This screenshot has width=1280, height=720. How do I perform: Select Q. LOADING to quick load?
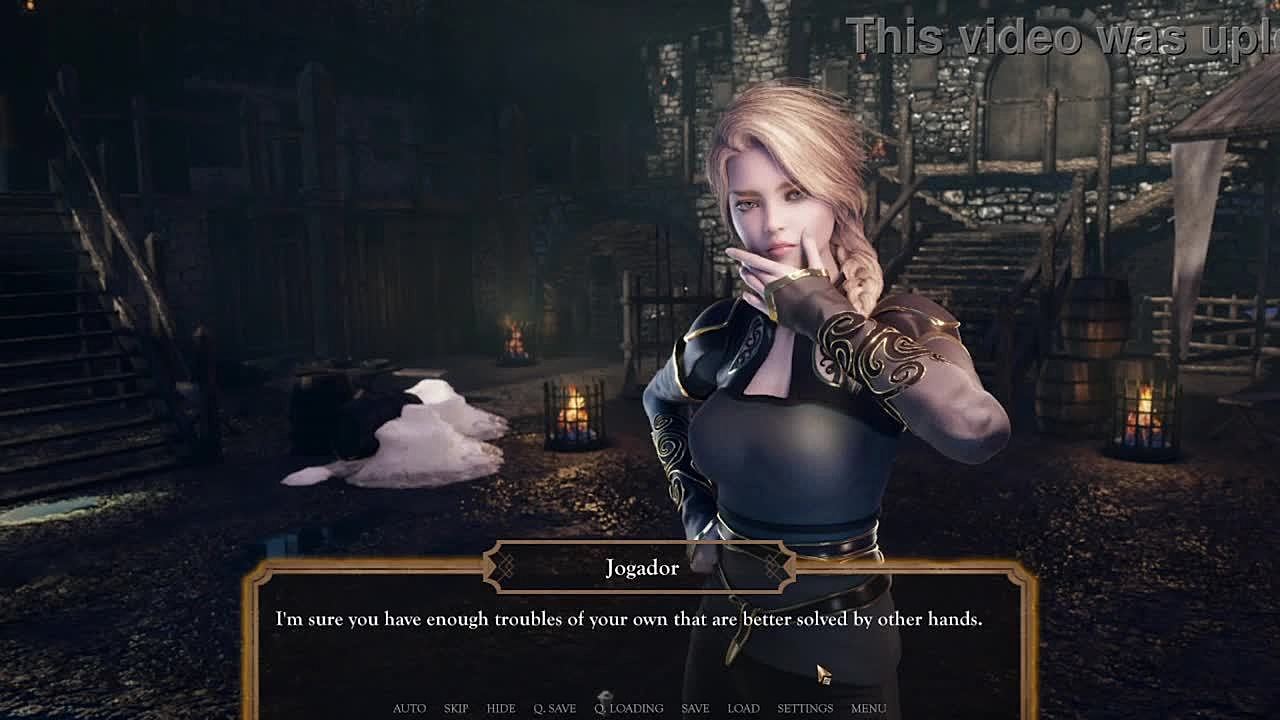pyautogui.click(x=628, y=708)
